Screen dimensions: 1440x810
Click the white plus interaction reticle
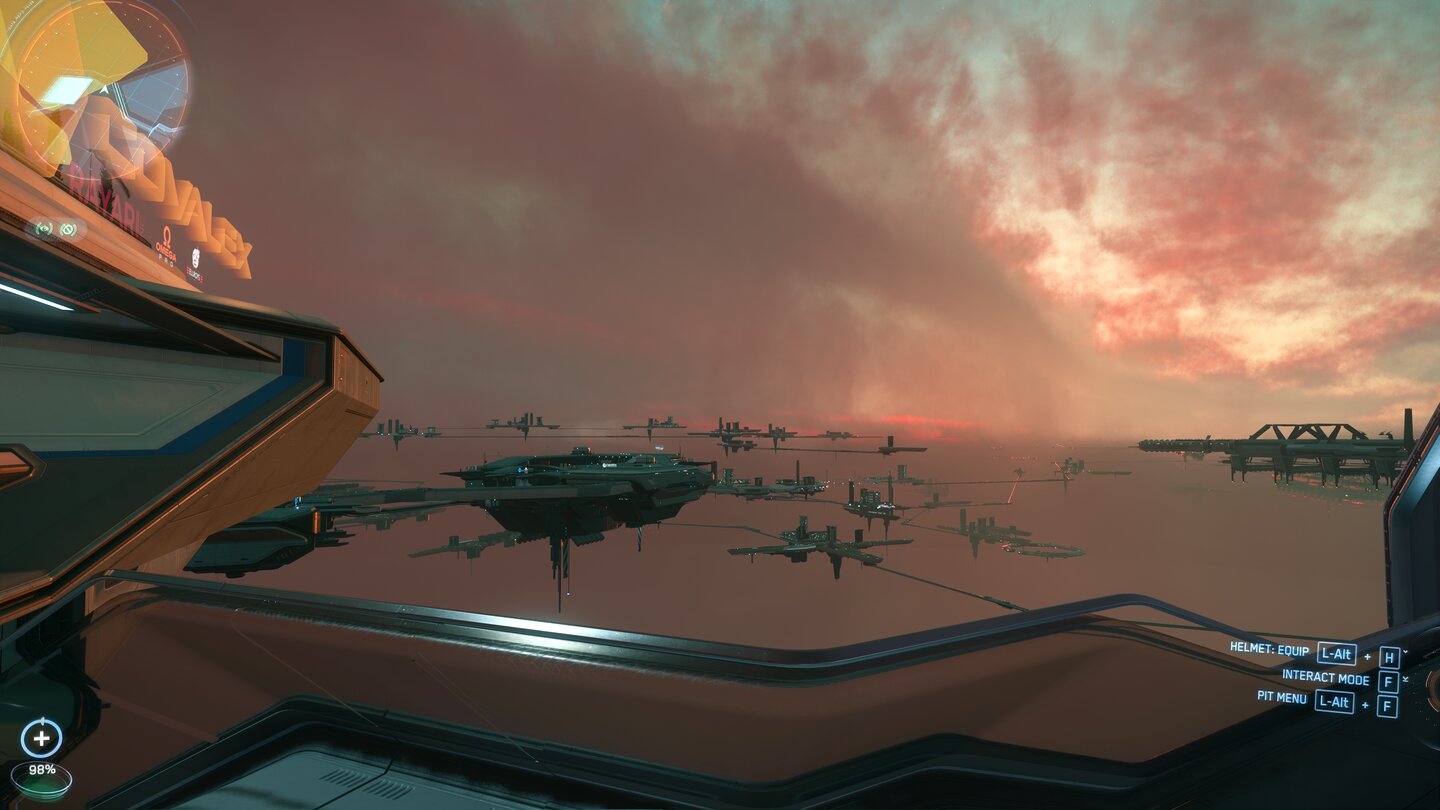point(42,739)
